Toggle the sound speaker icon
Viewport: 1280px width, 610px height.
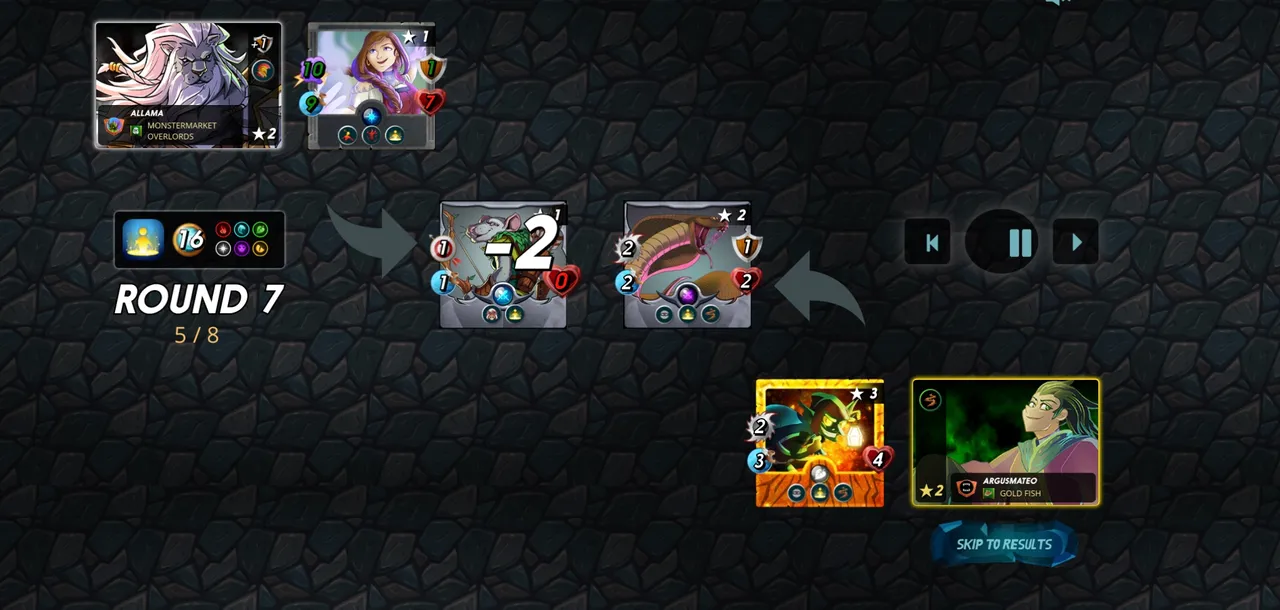pos(1052,3)
